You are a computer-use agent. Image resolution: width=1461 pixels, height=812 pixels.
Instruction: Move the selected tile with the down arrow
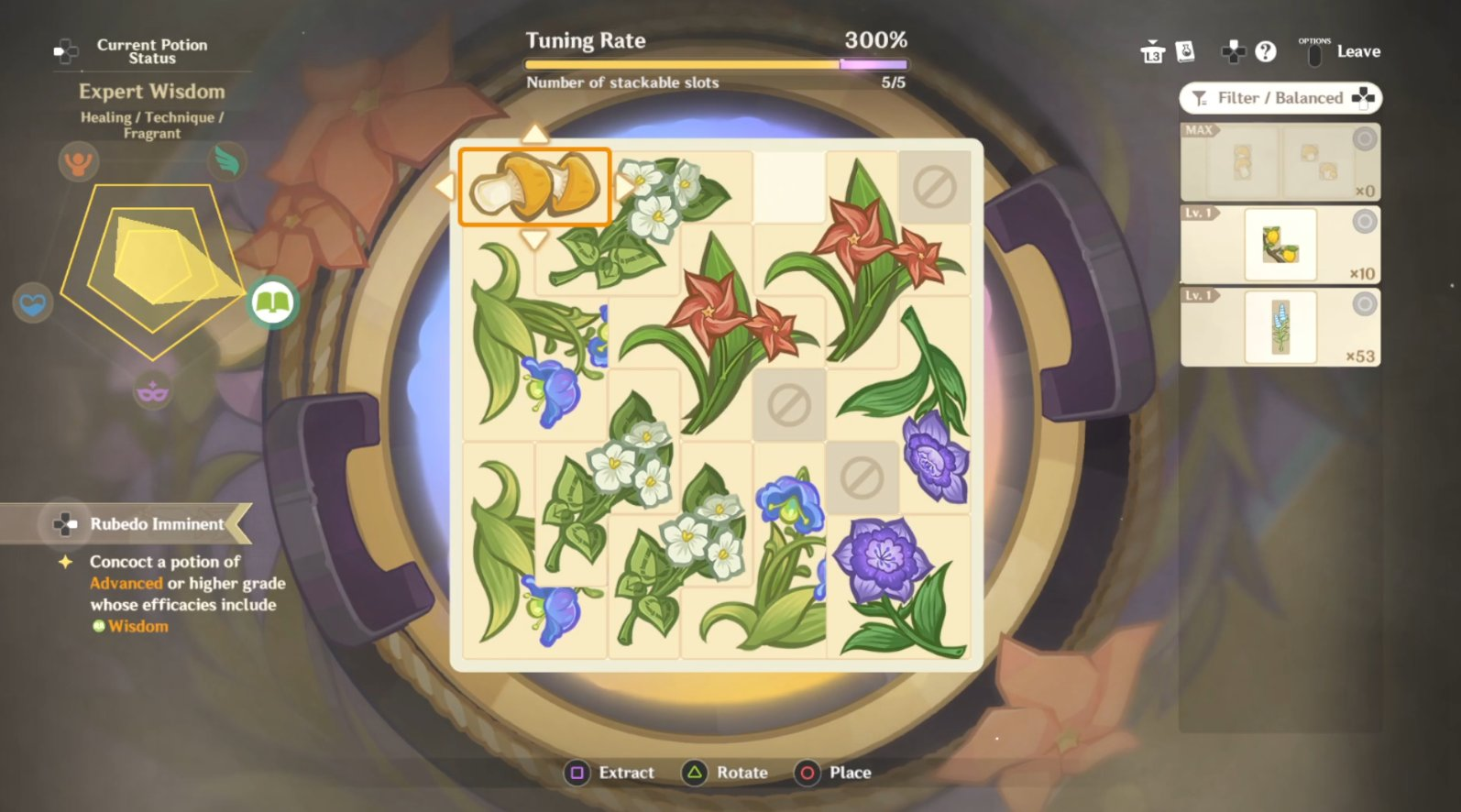[534, 240]
